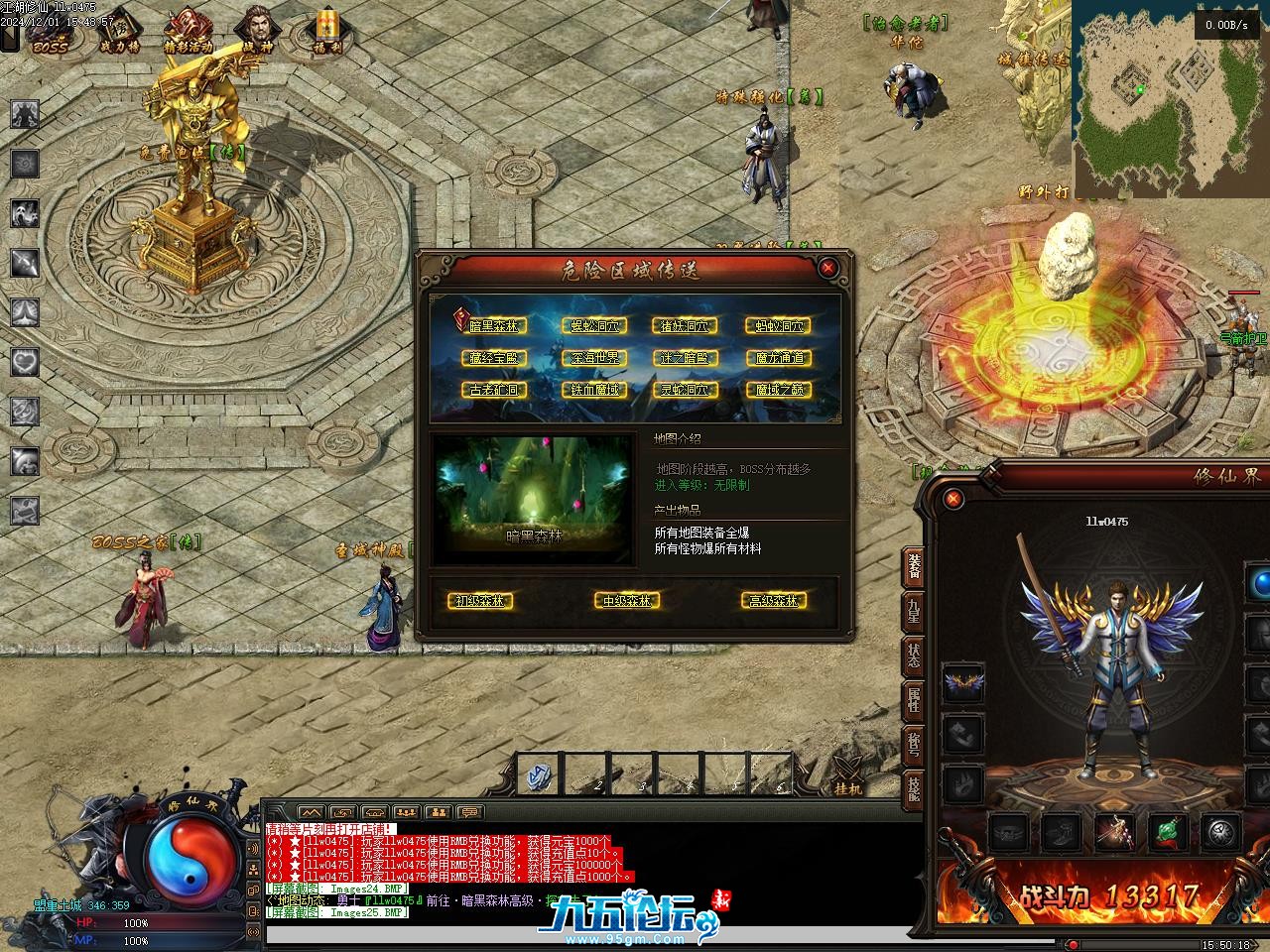
Task: Switch to the 九星 tab
Action: coord(913,610)
